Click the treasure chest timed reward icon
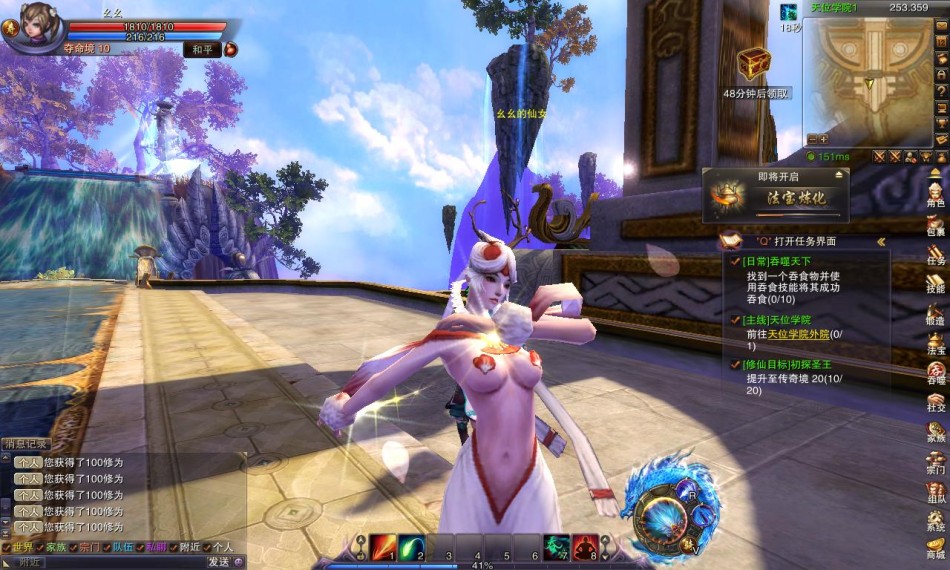Screen dimensions: 950x570 pyautogui.click(x=754, y=64)
